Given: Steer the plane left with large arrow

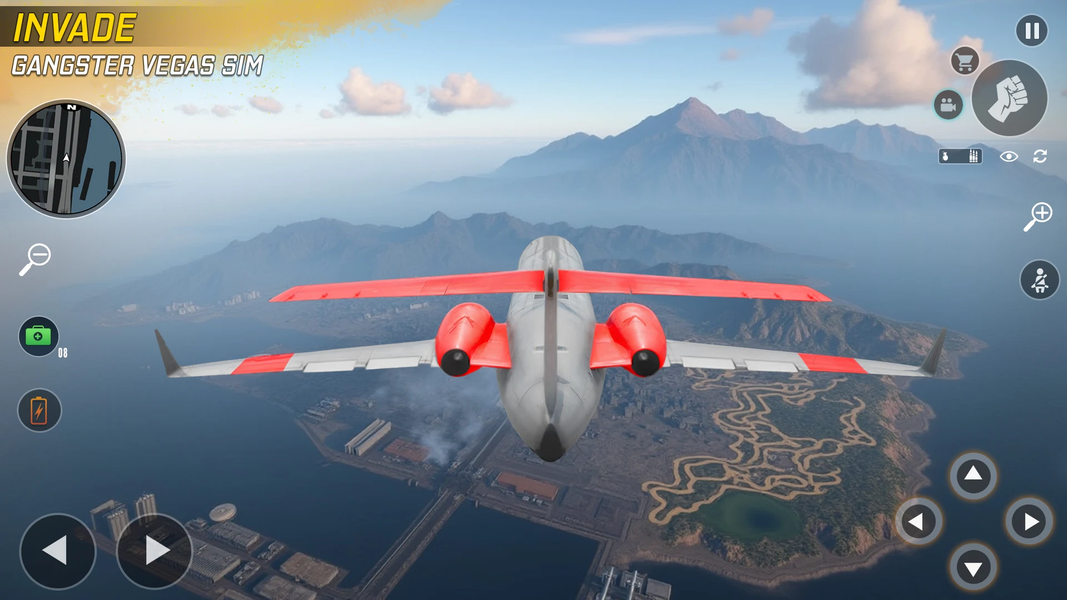Looking at the screenshot, I should pos(58,551).
